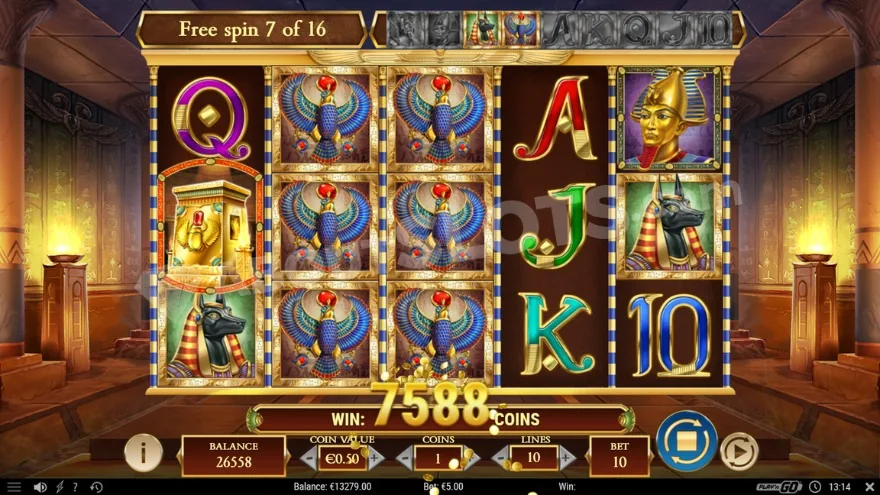Open the paytable info button

[x=143, y=453]
